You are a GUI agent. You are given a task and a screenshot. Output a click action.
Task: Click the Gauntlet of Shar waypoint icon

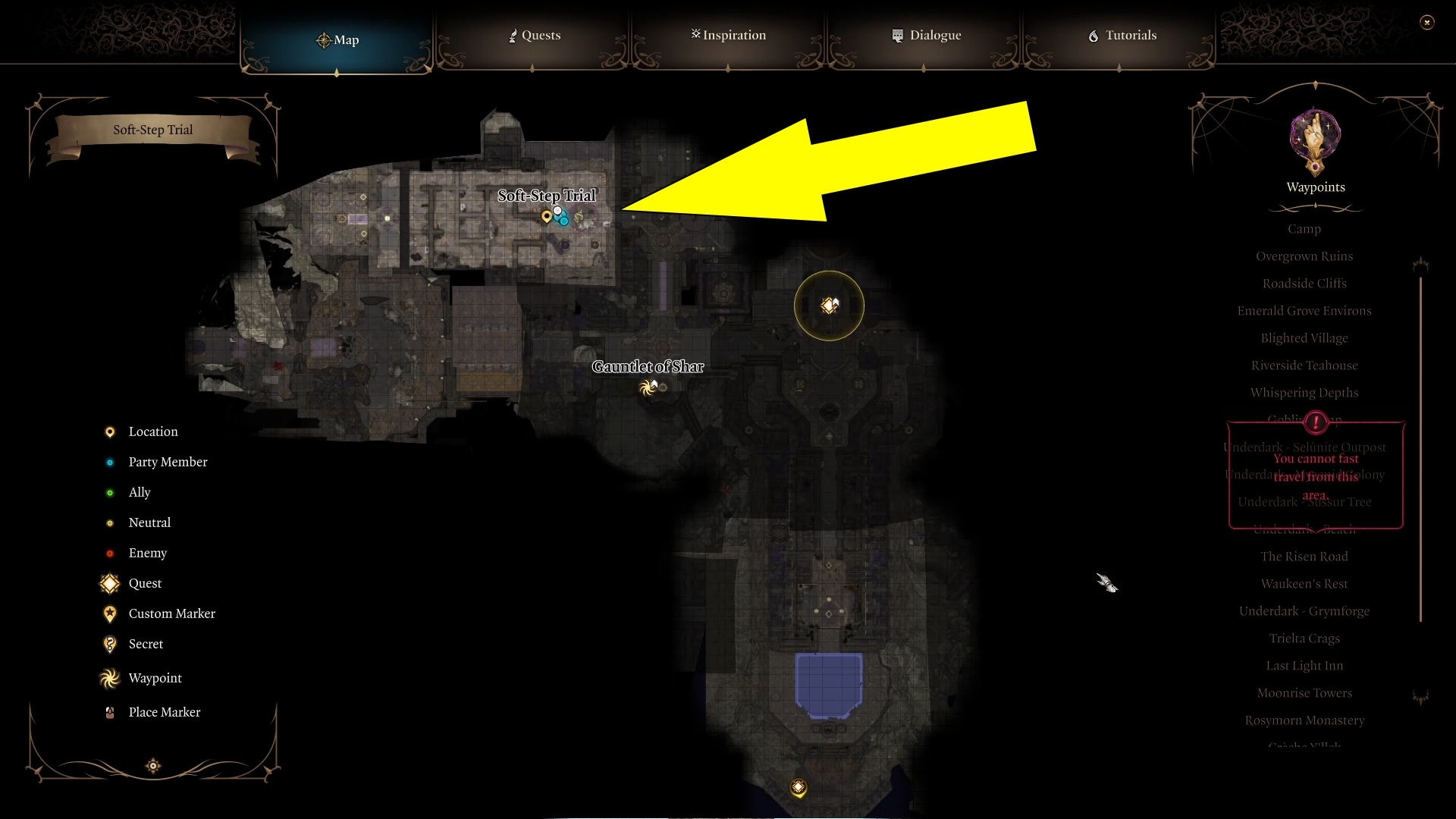tap(648, 387)
